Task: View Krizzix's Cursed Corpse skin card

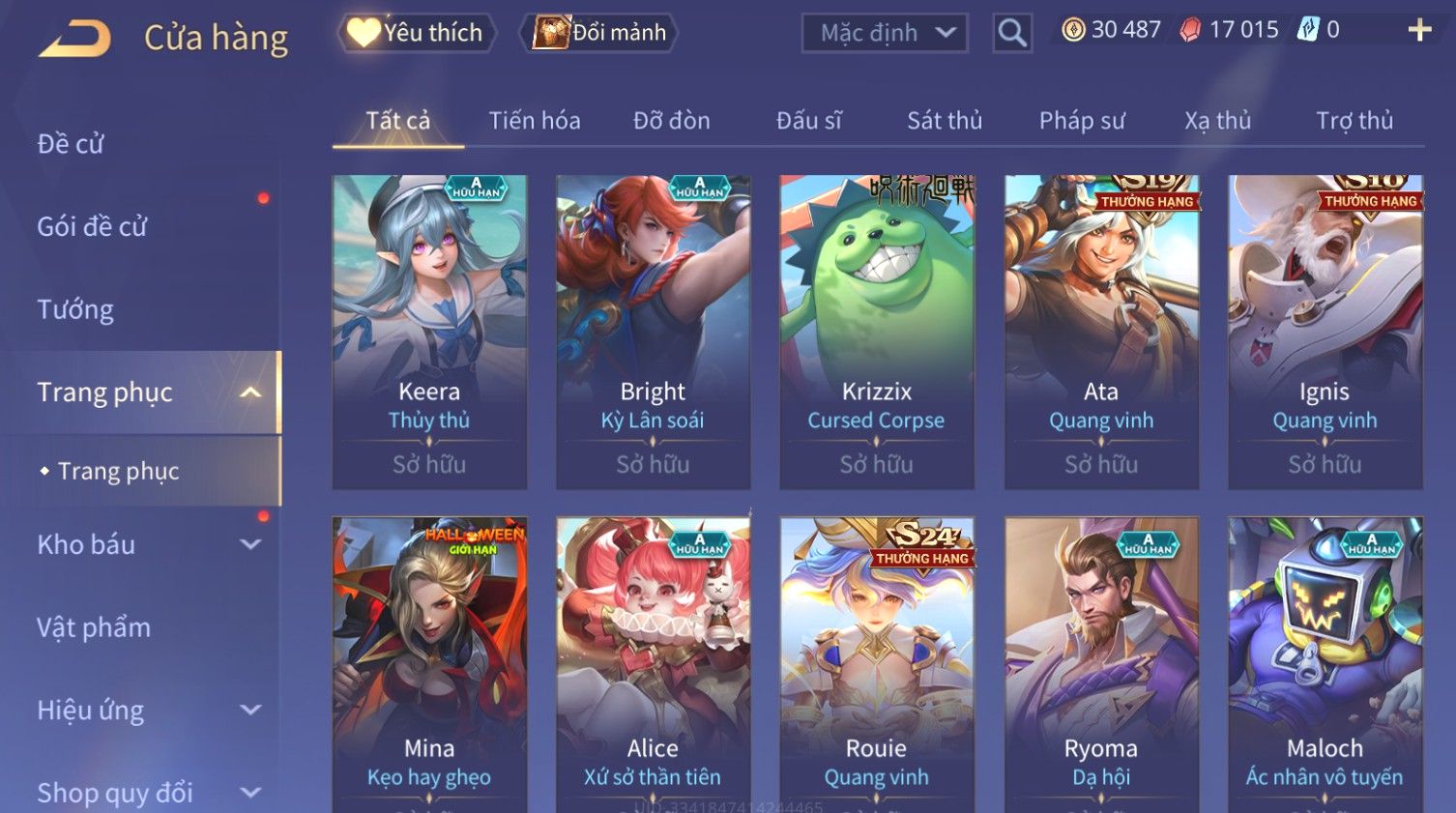Action: point(877,331)
